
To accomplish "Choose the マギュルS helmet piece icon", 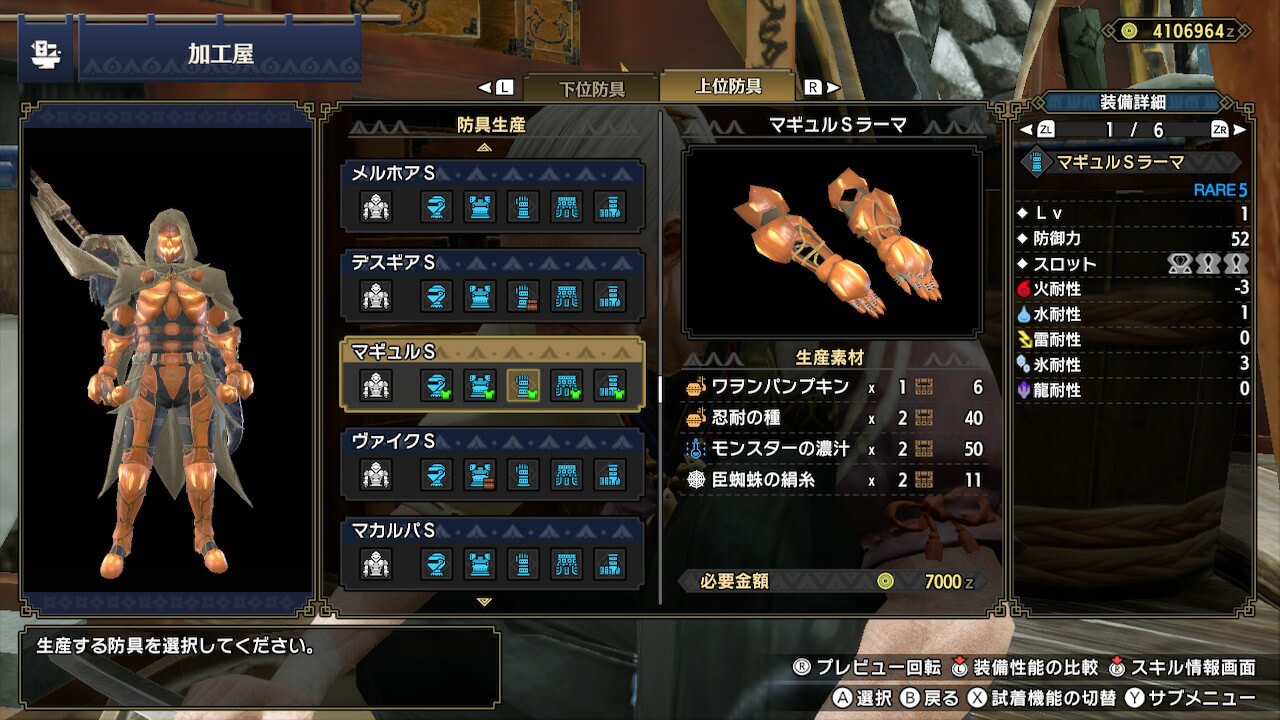I will coord(436,386).
